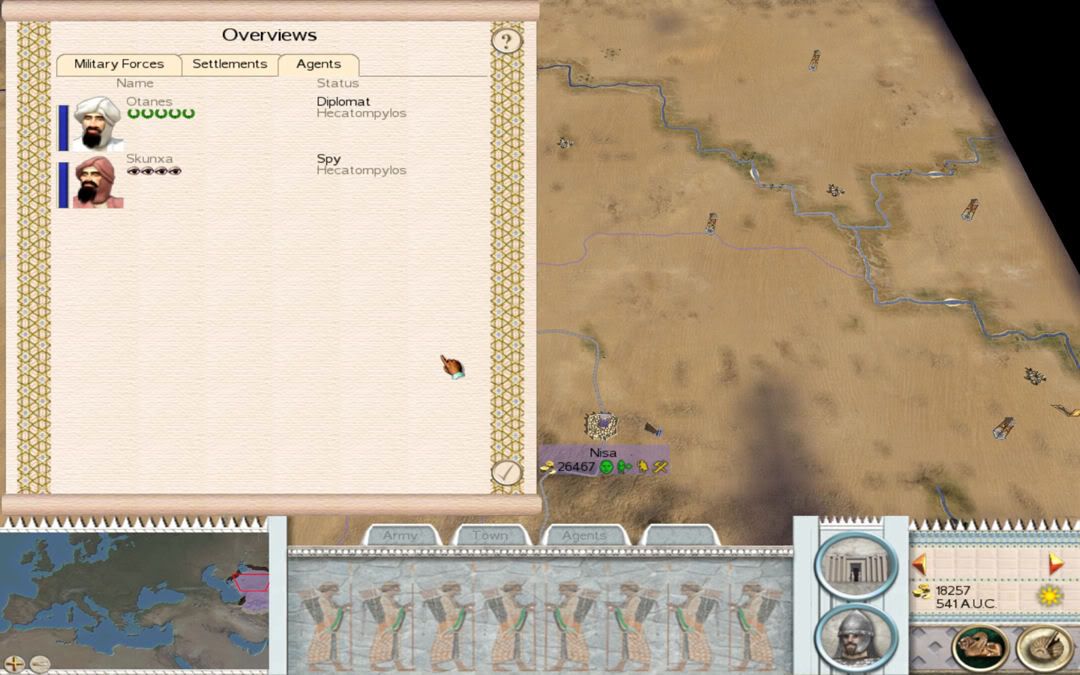1080x675 pixels.
Task: Open help with the question mark button
Action: (x=507, y=41)
